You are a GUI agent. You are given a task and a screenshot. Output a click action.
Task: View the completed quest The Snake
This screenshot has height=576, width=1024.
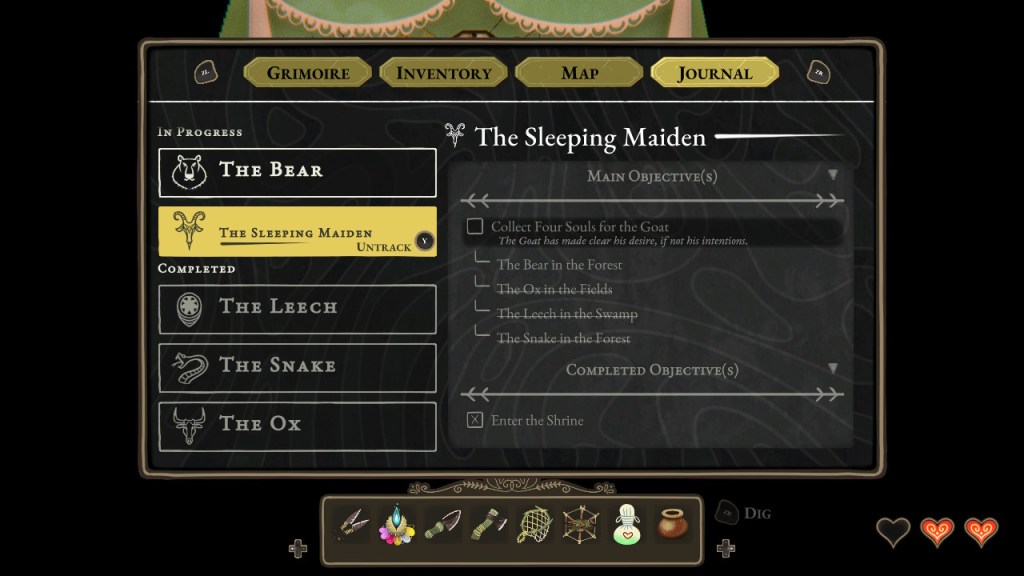tap(297, 367)
